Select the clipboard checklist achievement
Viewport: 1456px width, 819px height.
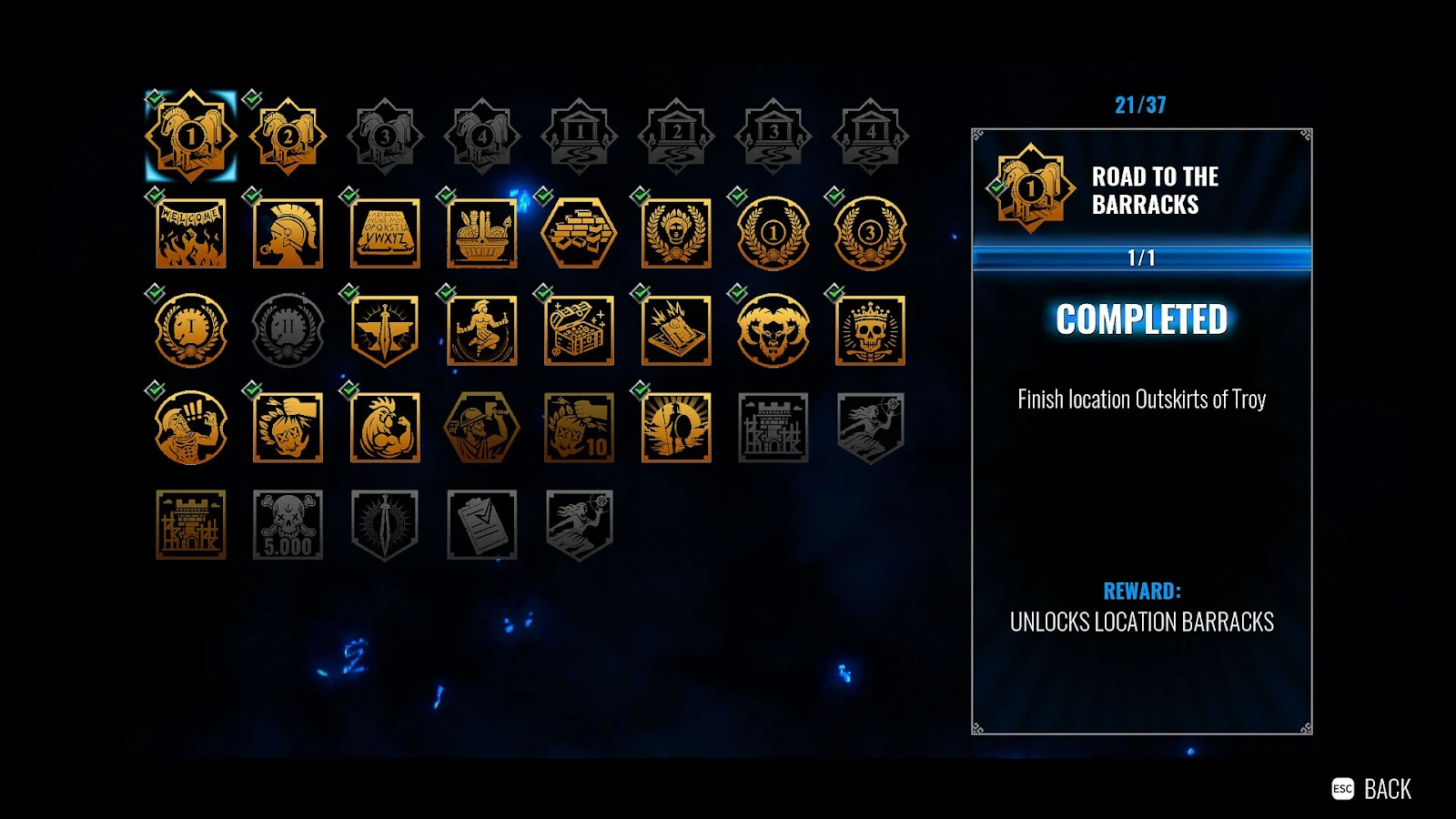482,525
